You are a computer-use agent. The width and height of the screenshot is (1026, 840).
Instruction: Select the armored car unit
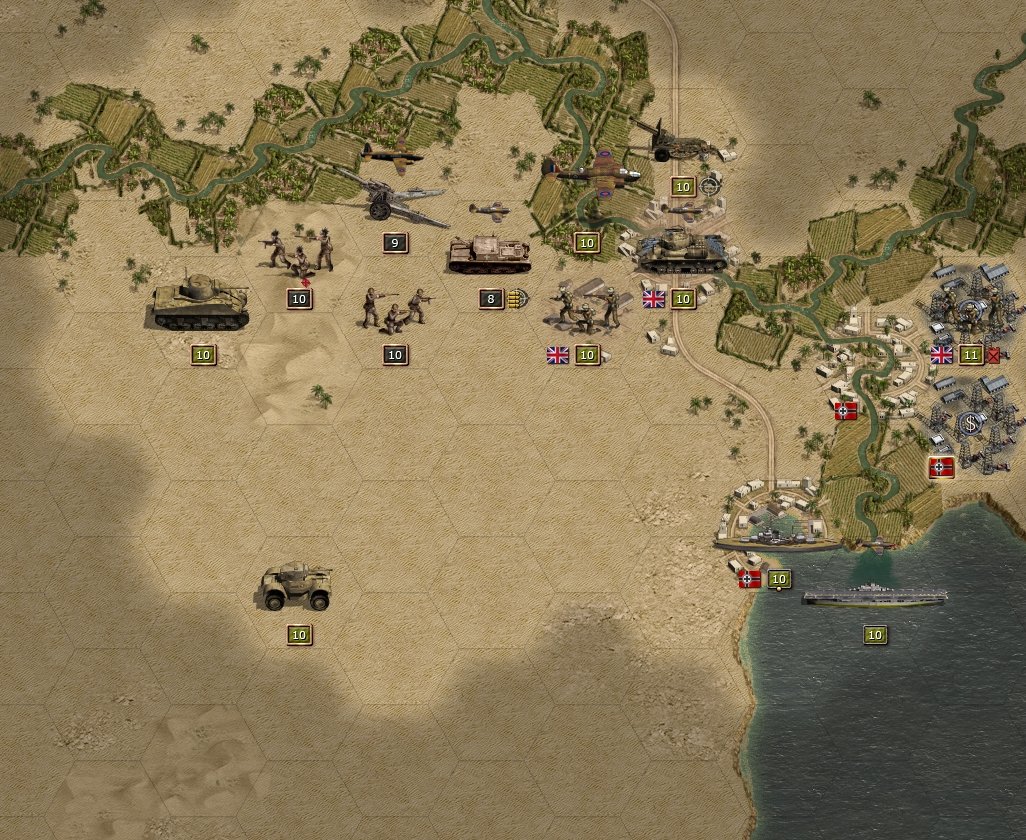click(x=297, y=587)
